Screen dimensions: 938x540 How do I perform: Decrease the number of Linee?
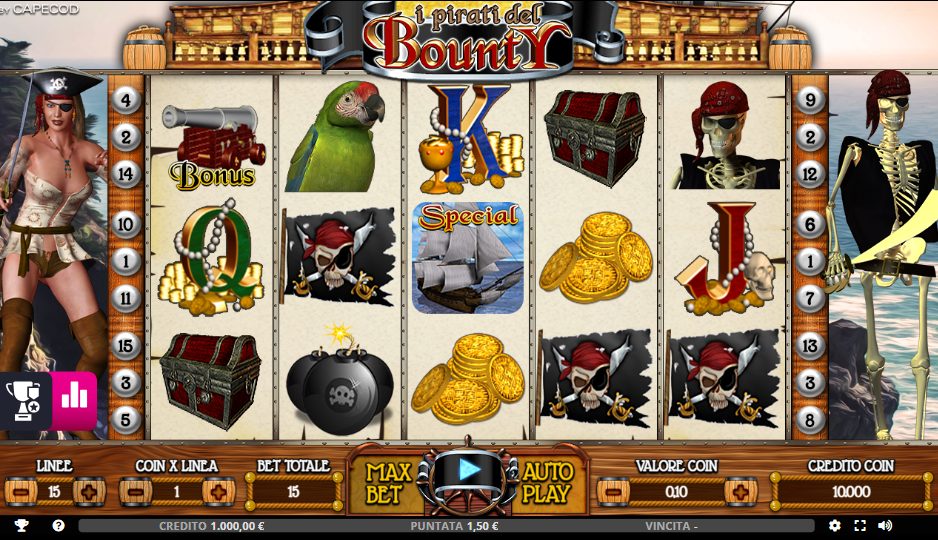point(21,491)
